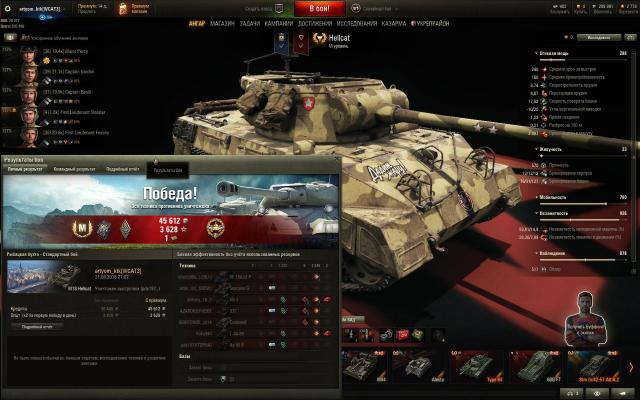Open the Укрепрайон menu
The width and height of the screenshot is (640, 400).
pyautogui.click(x=430, y=23)
